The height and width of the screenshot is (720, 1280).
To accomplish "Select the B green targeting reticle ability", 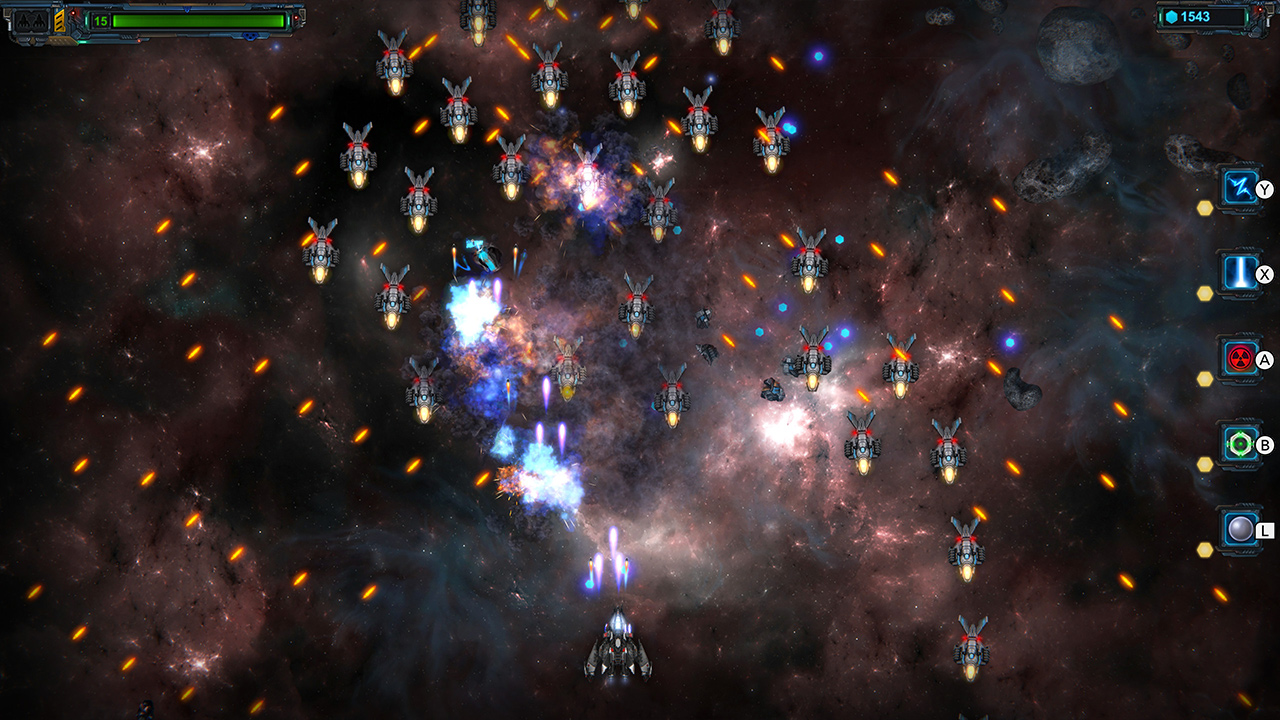I will 1240,445.
